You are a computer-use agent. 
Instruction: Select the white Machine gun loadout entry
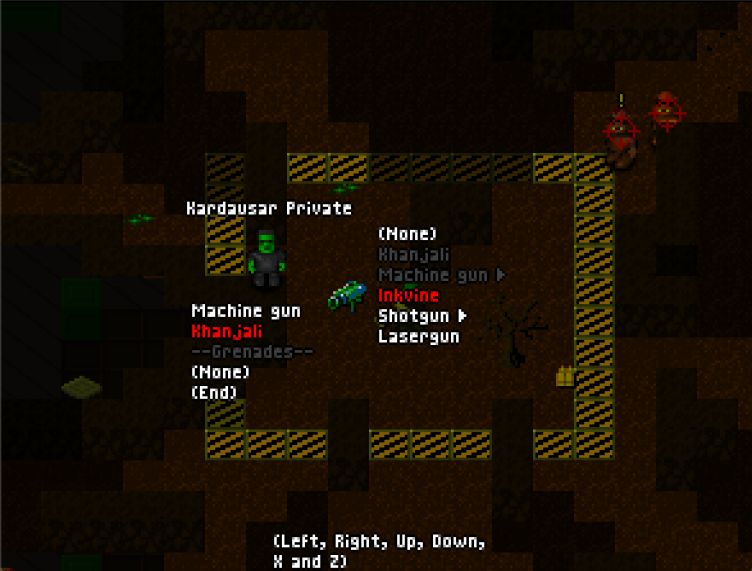(245, 311)
